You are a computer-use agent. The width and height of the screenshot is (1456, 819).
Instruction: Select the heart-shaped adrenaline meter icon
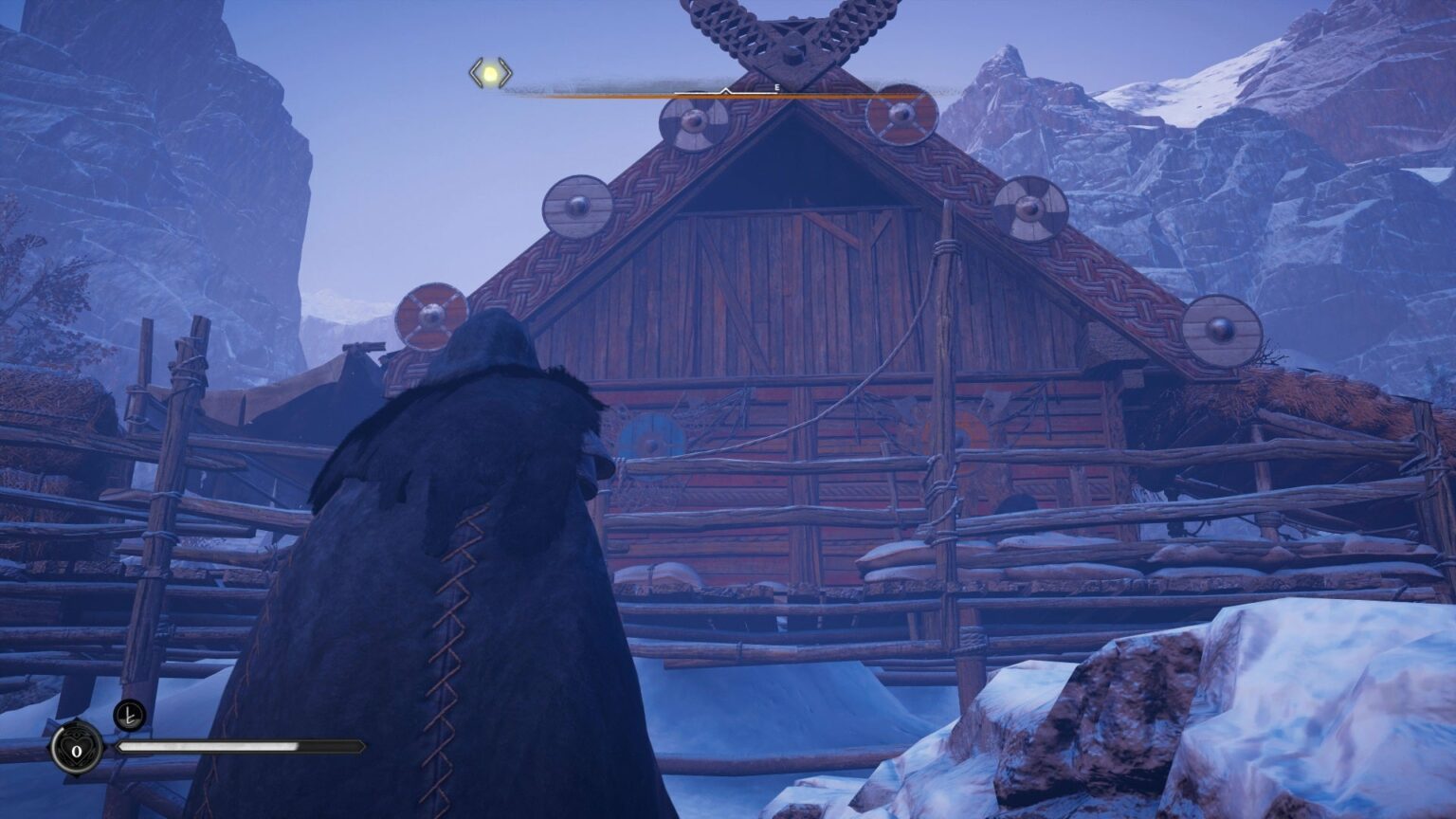pos(76,749)
